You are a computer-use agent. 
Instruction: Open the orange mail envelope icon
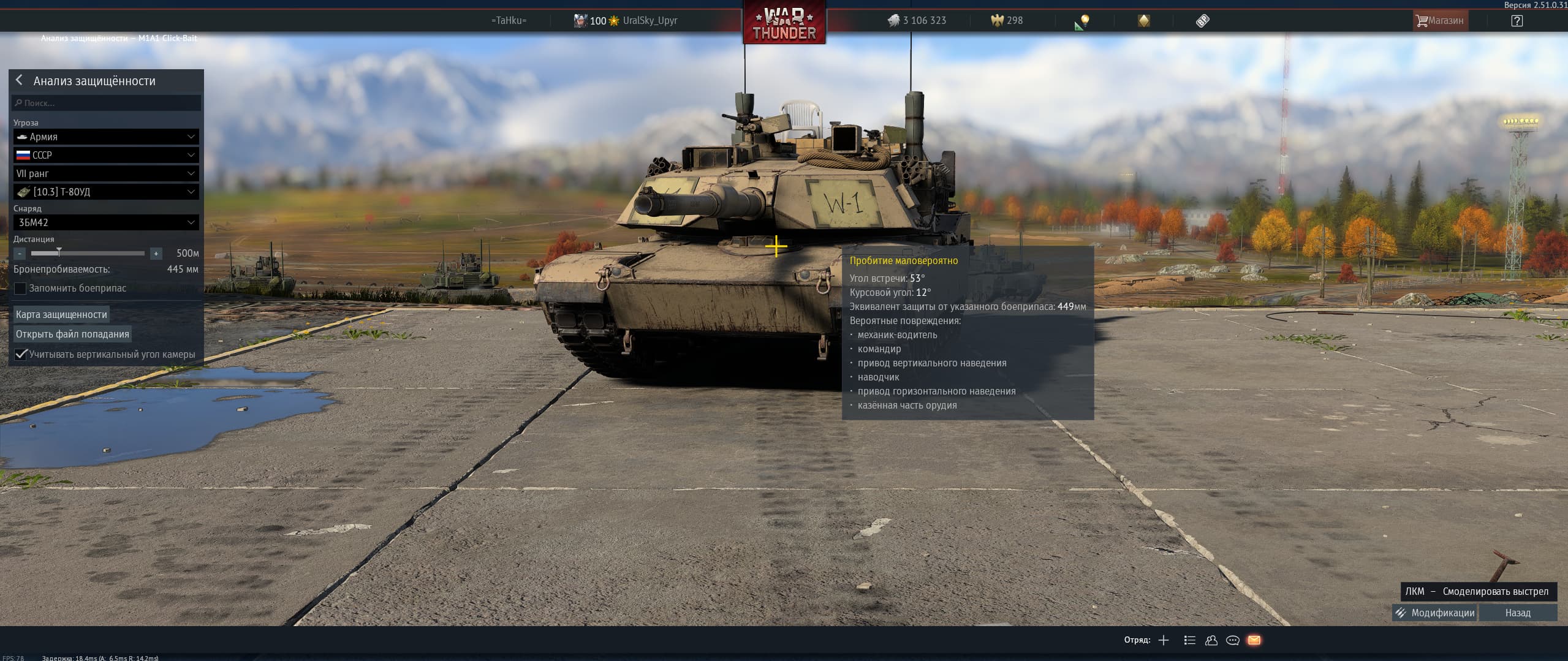coord(1254,640)
